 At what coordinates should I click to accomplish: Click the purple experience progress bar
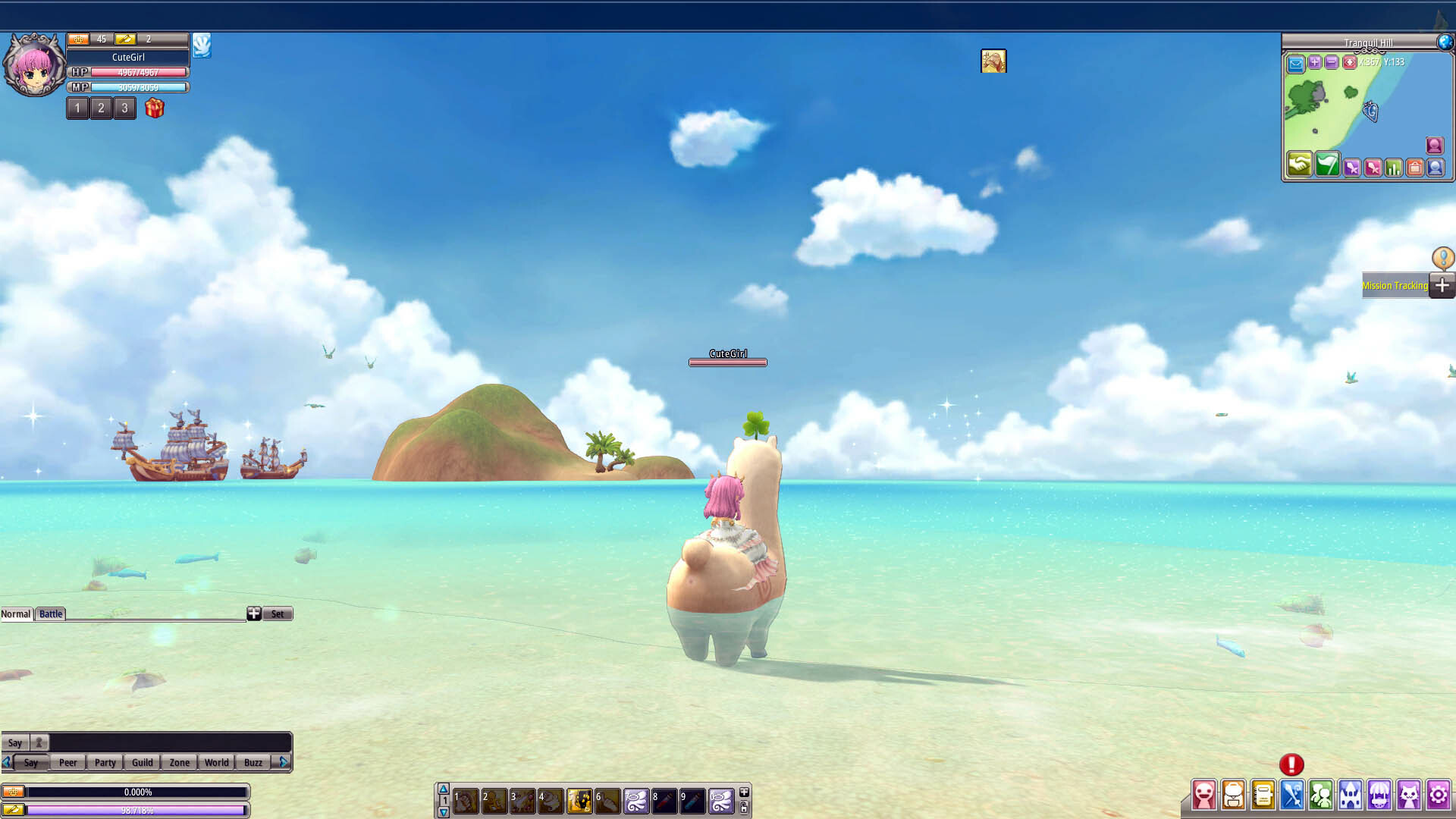[x=136, y=810]
